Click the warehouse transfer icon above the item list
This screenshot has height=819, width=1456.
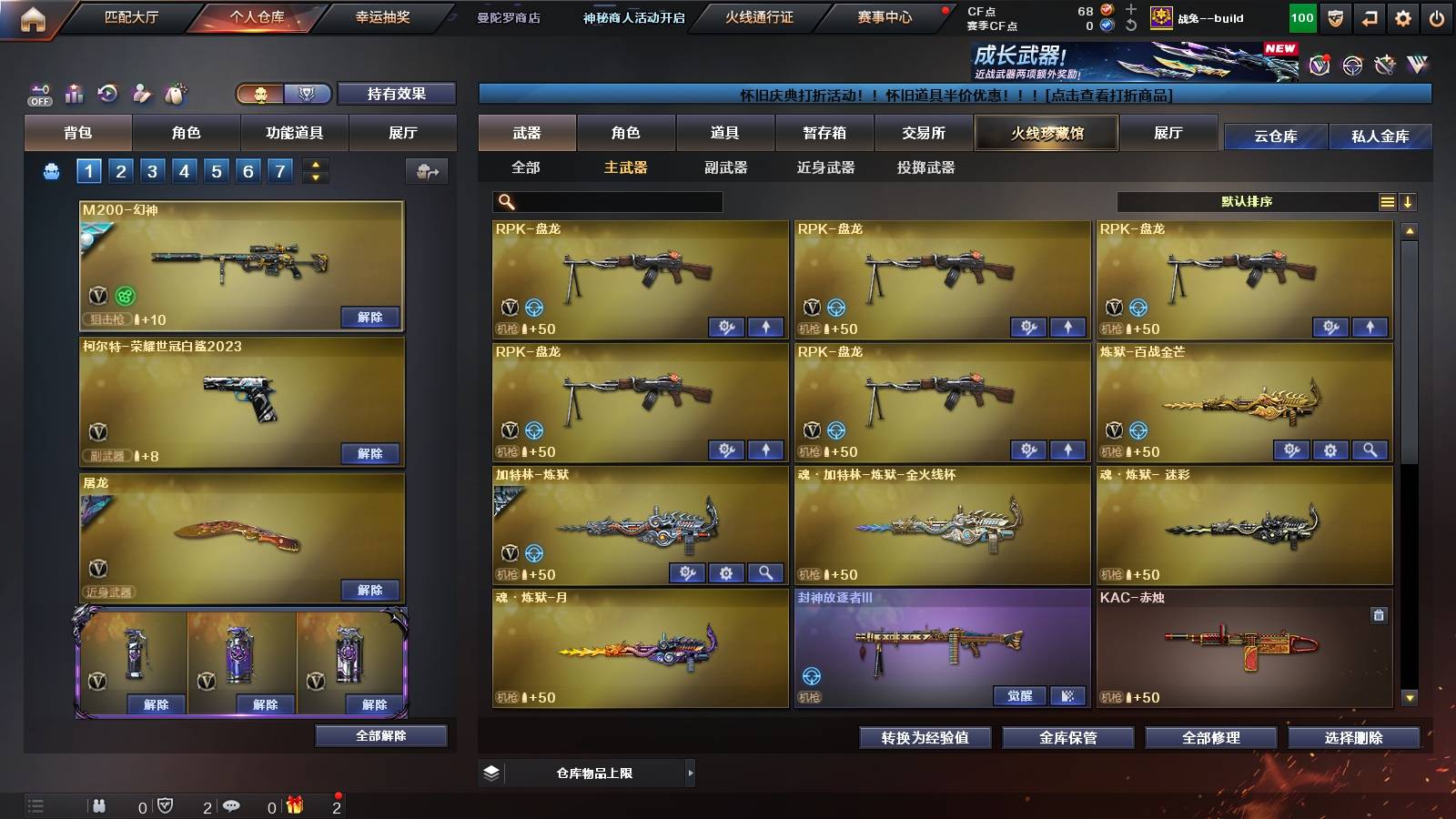point(426,170)
